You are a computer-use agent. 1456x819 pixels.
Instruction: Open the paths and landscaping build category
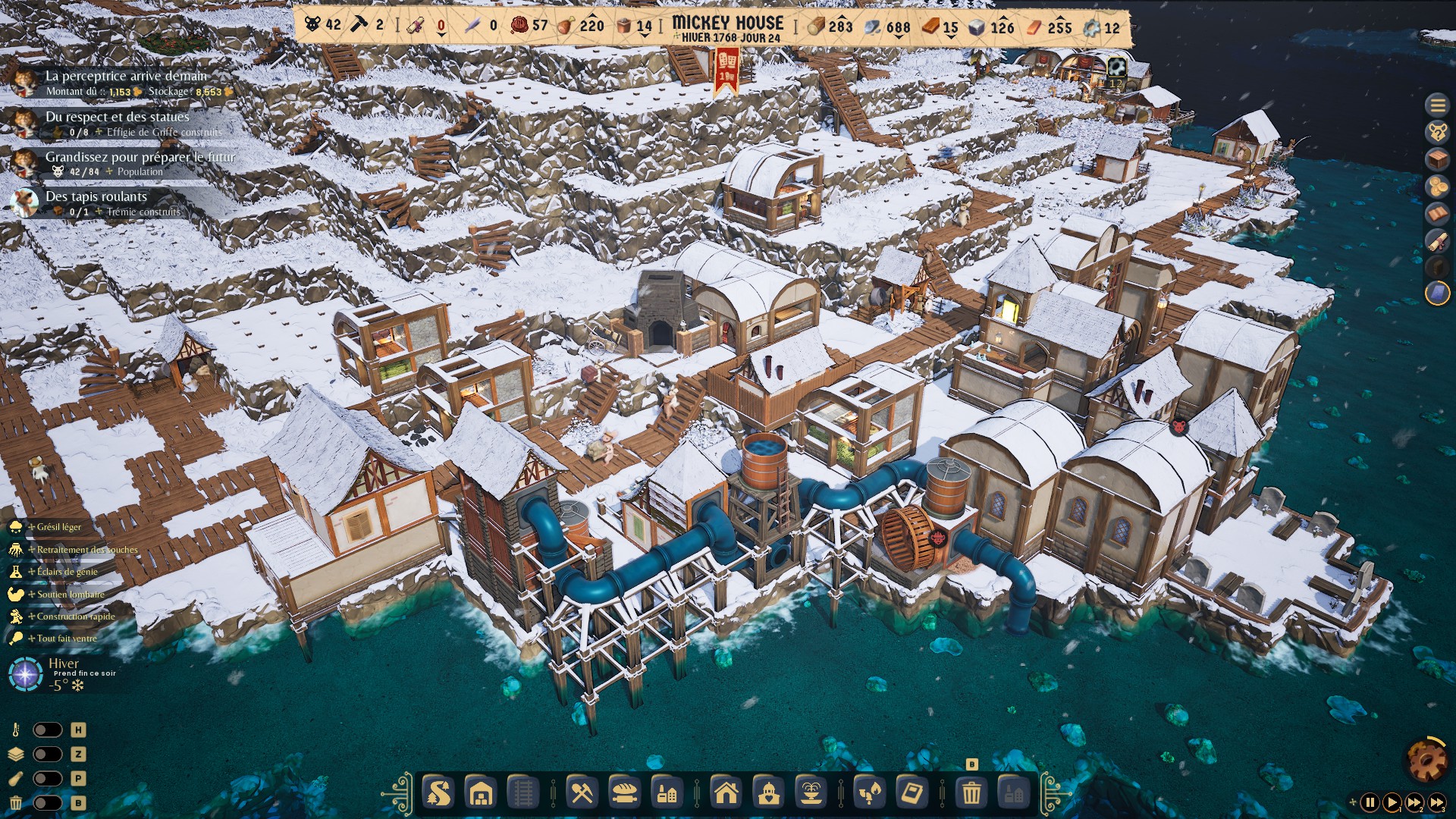tap(438, 794)
